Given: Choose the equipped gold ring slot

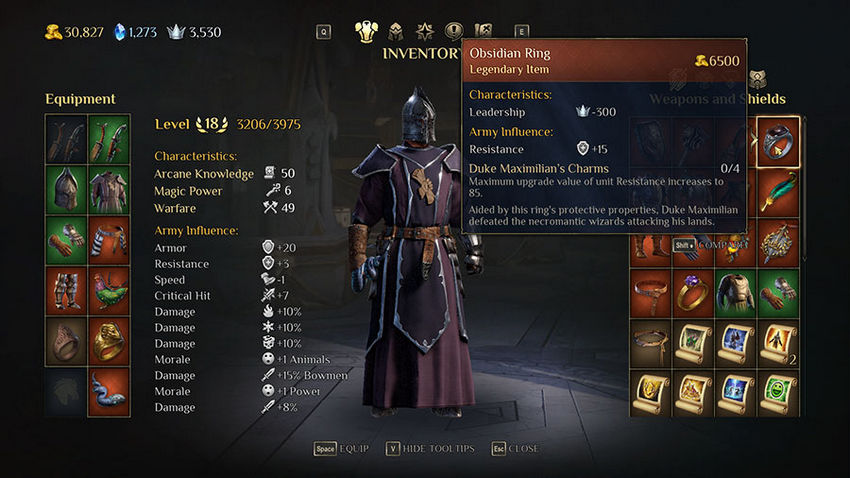Looking at the screenshot, I should pyautogui.click(x=110, y=342).
